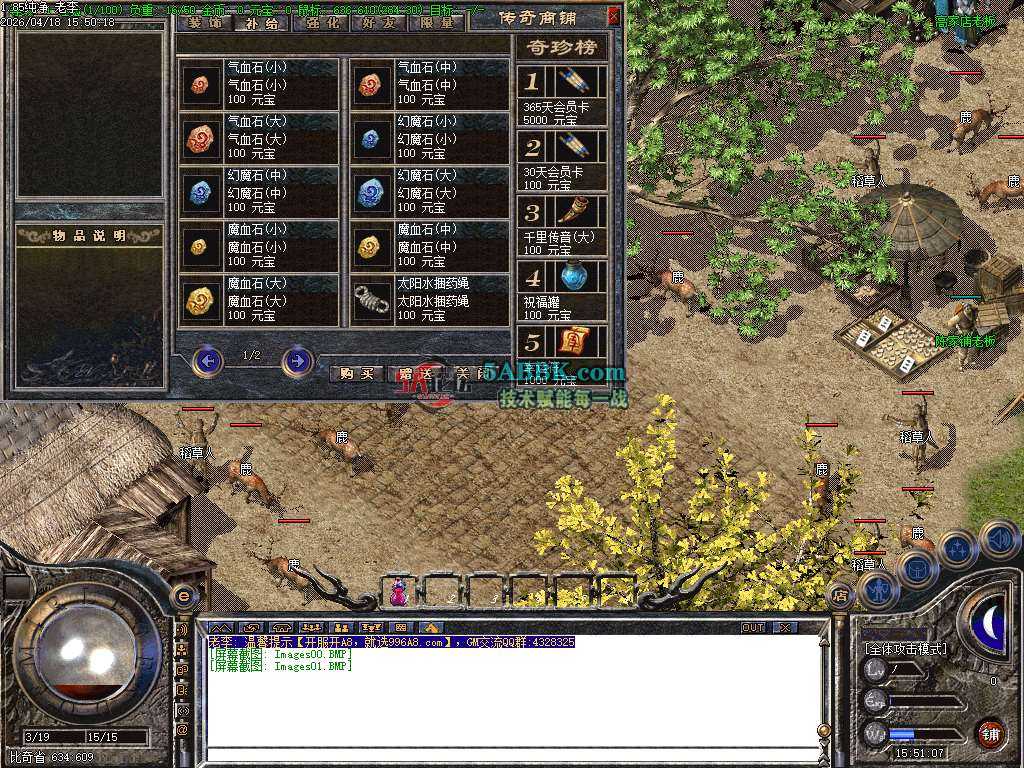1024x768 pixels.
Task: Select the 气血石(小) shop item
Action: coord(260,84)
